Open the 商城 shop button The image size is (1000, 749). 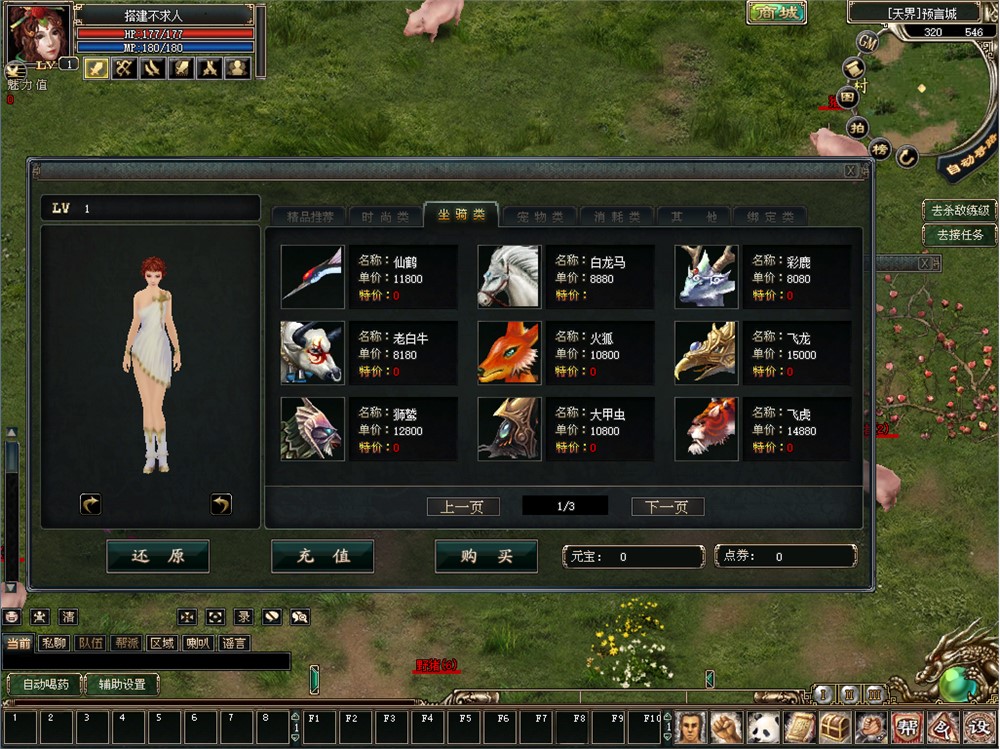(776, 12)
